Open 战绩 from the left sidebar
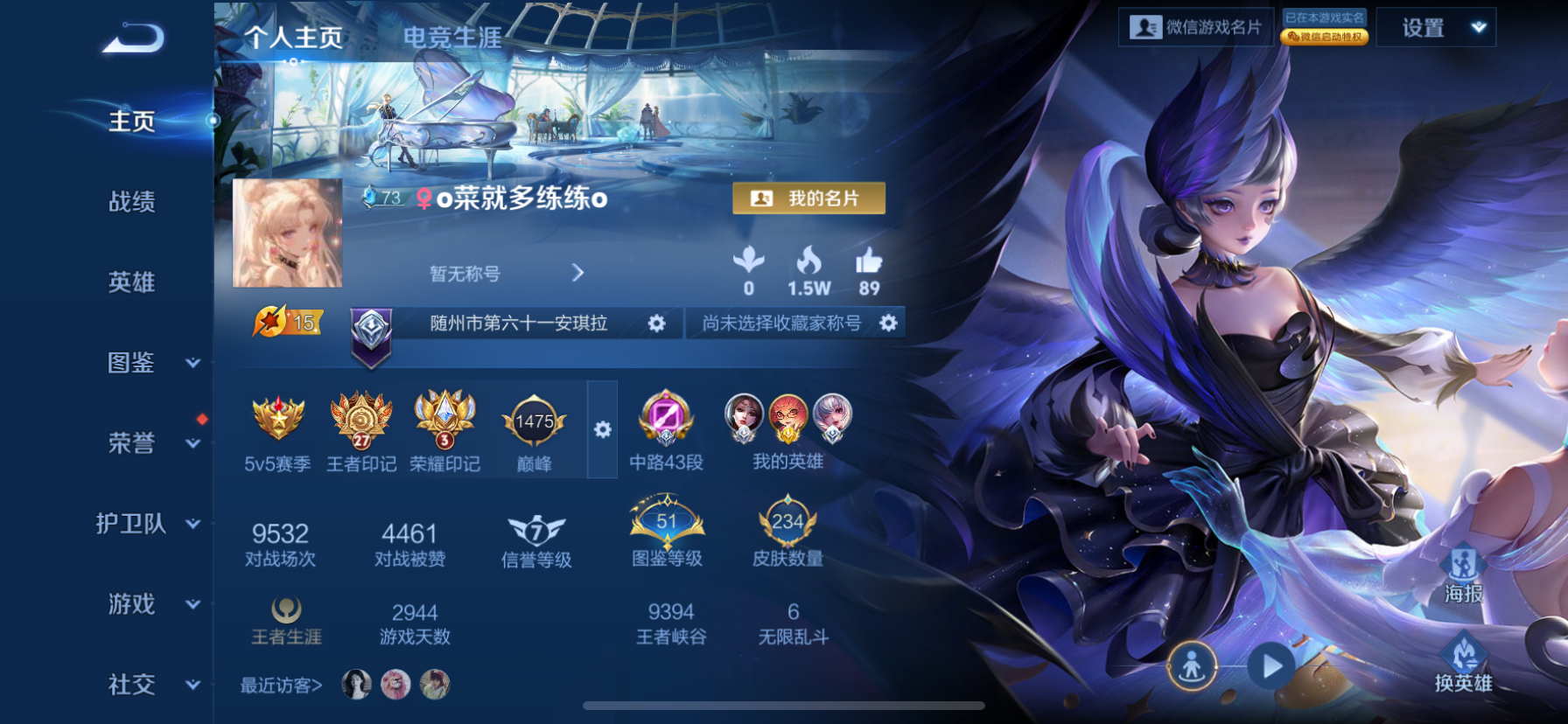Image resolution: width=1568 pixels, height=724 pixels. coord(131,202)
